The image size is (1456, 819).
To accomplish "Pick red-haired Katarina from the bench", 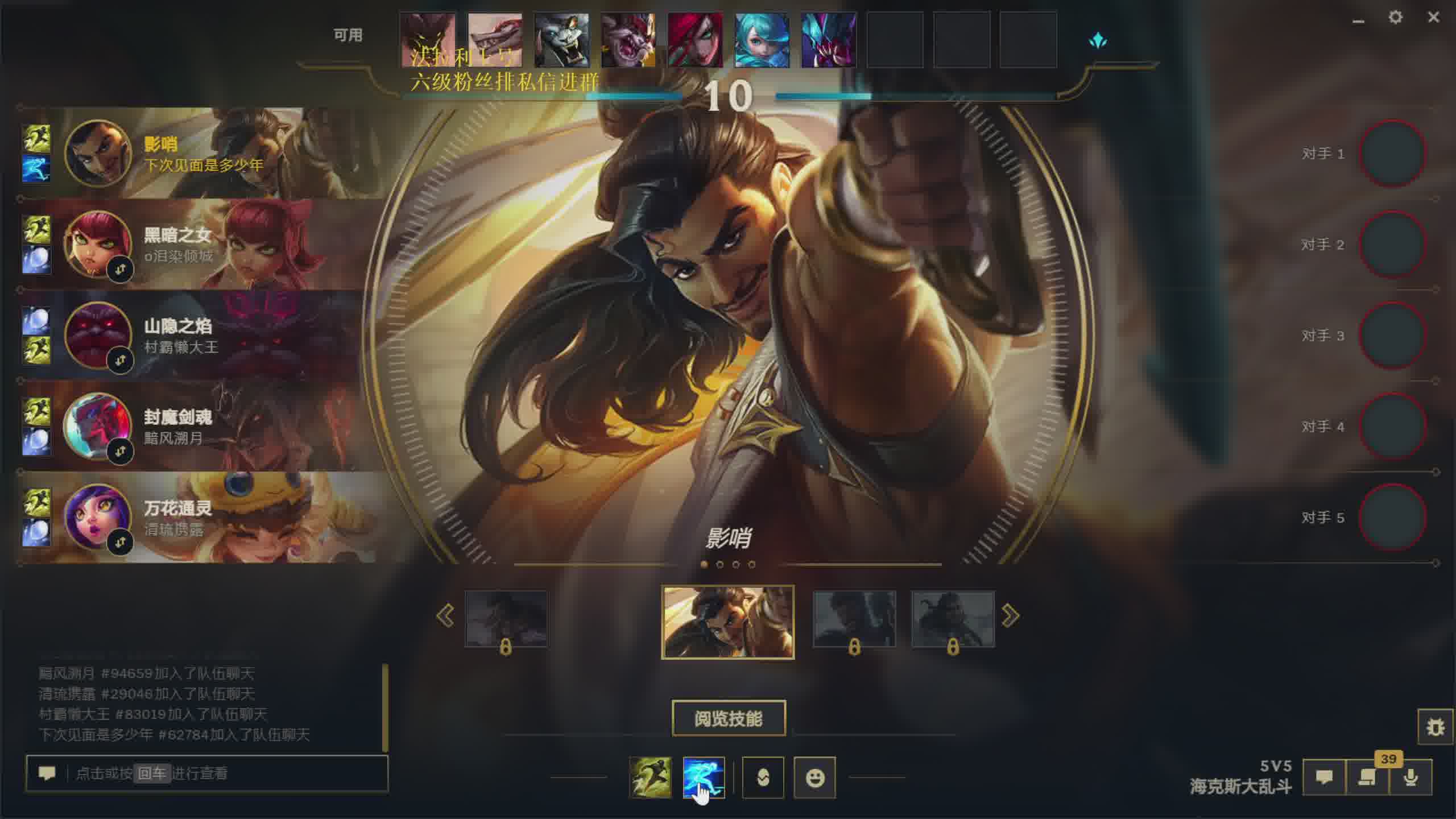I will tap(695, 40).
